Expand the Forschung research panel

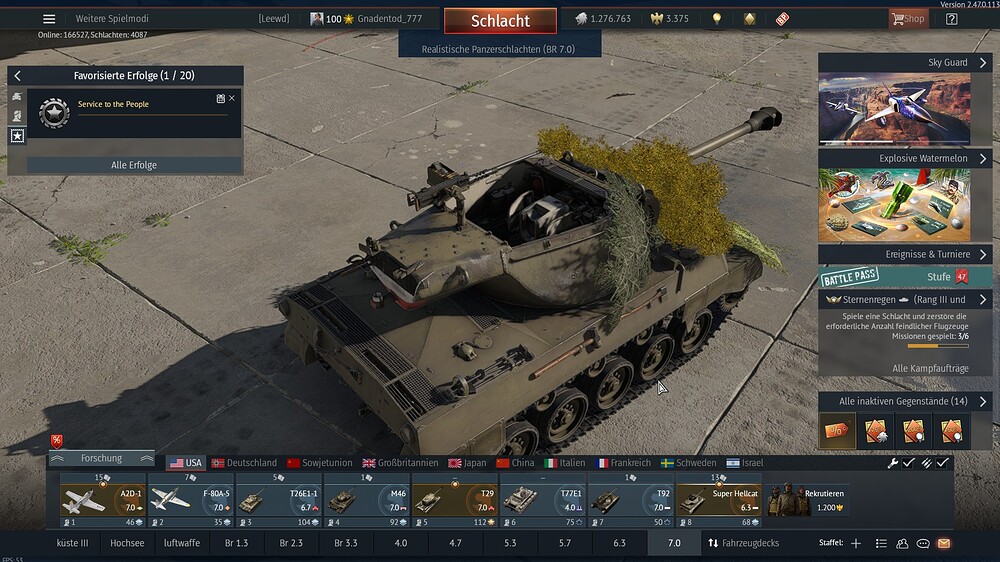point(102,458)
